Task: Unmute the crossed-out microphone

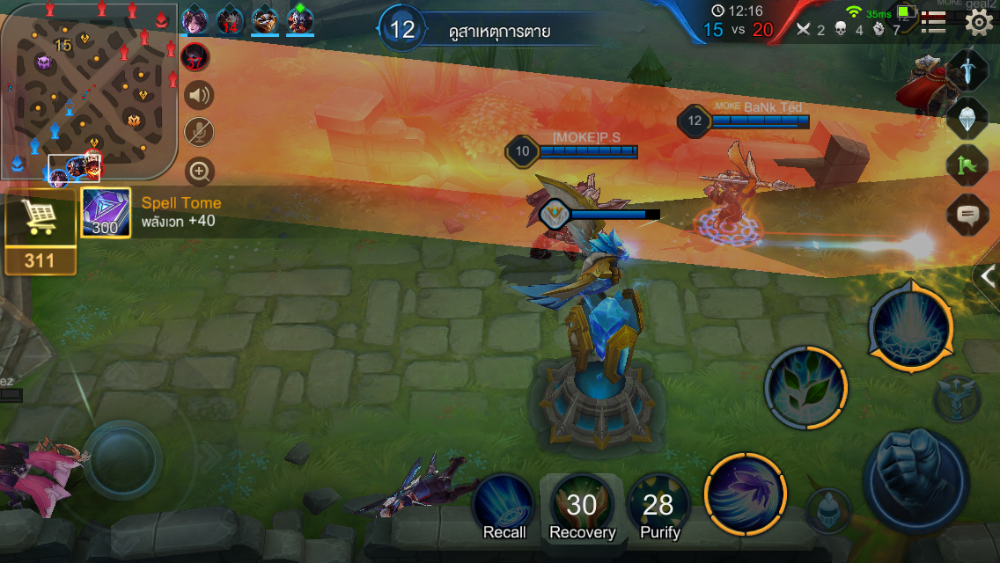Action: click(x=199, y=133)
